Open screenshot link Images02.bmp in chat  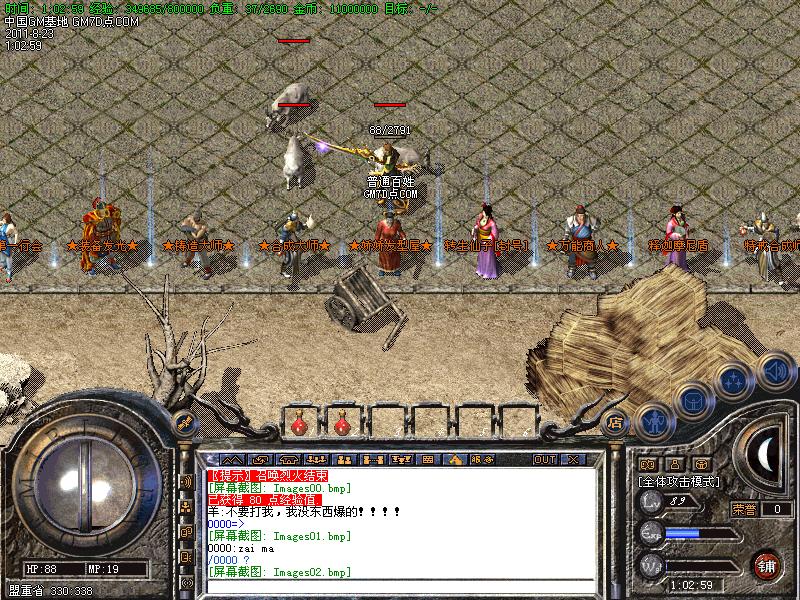(x=279, y=571)
